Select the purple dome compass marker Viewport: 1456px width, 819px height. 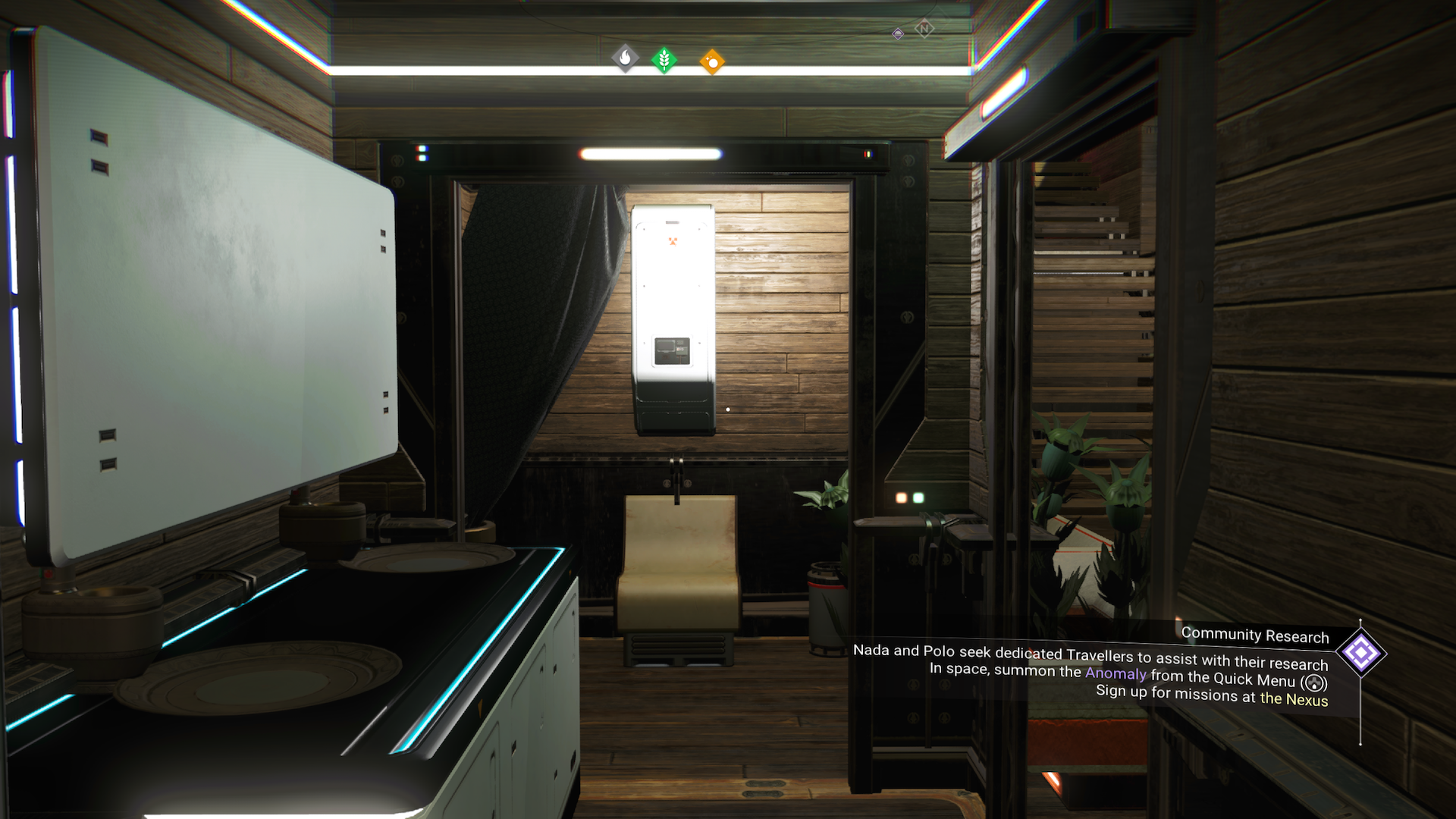[x=898, y=34]
